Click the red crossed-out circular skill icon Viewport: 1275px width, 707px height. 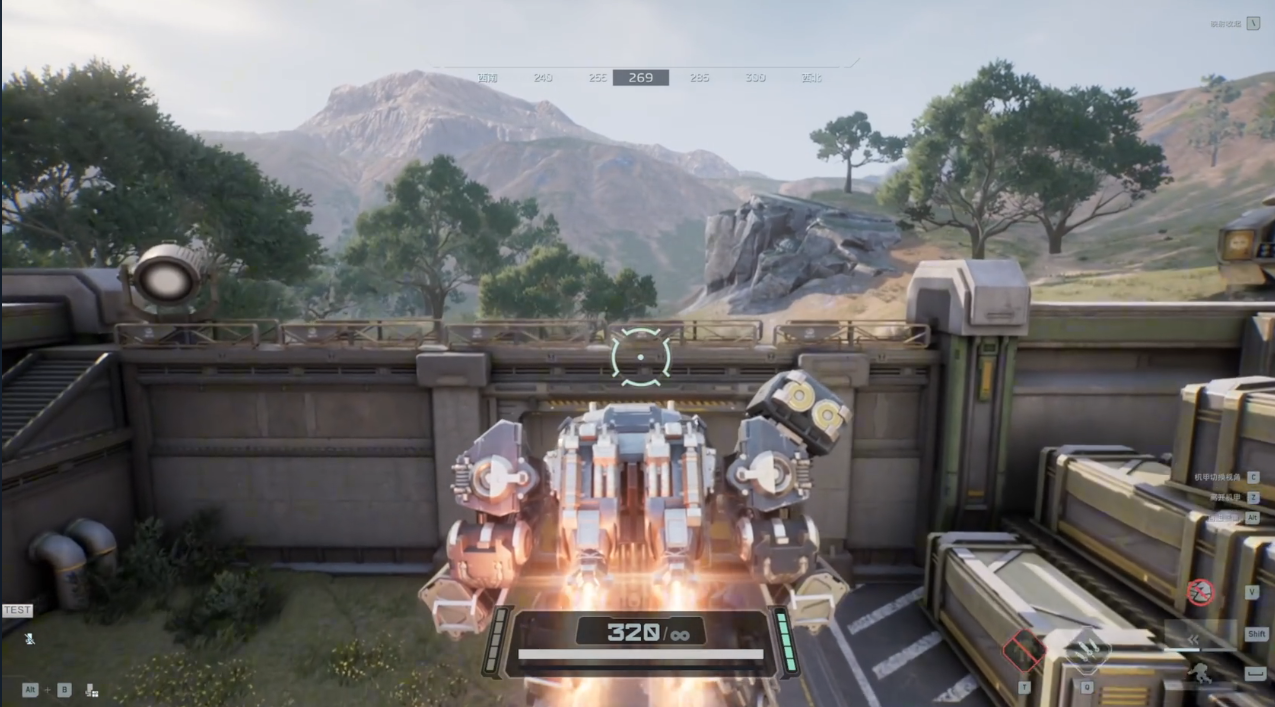point(1201,592)
